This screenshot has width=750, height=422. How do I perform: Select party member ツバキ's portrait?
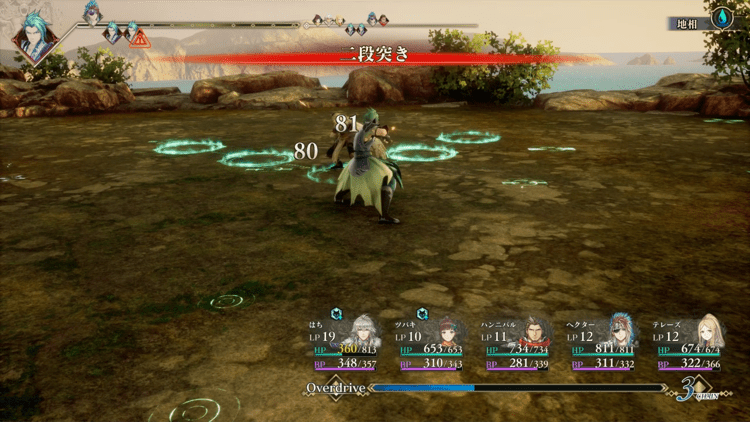point(450,329)
